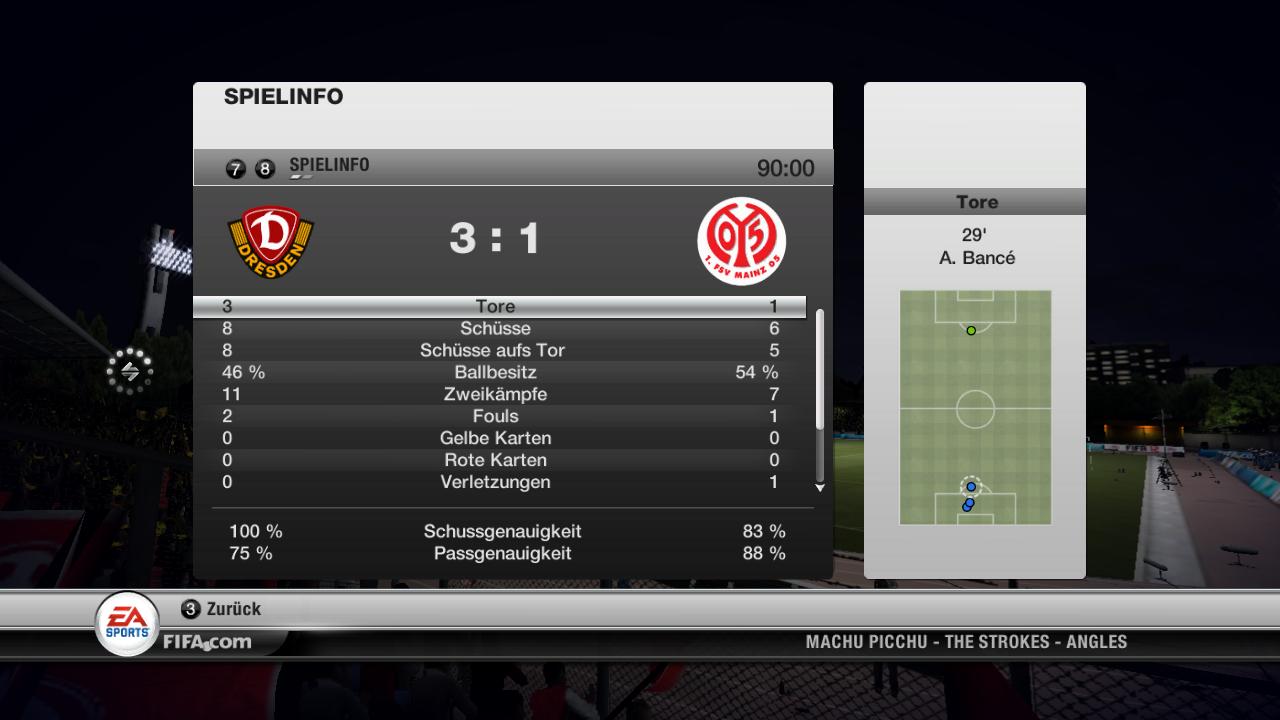Viewport: 1280px width, 720px height.
Task: Highlight the Ballbesitz row
Action: [x=499, y=373]
